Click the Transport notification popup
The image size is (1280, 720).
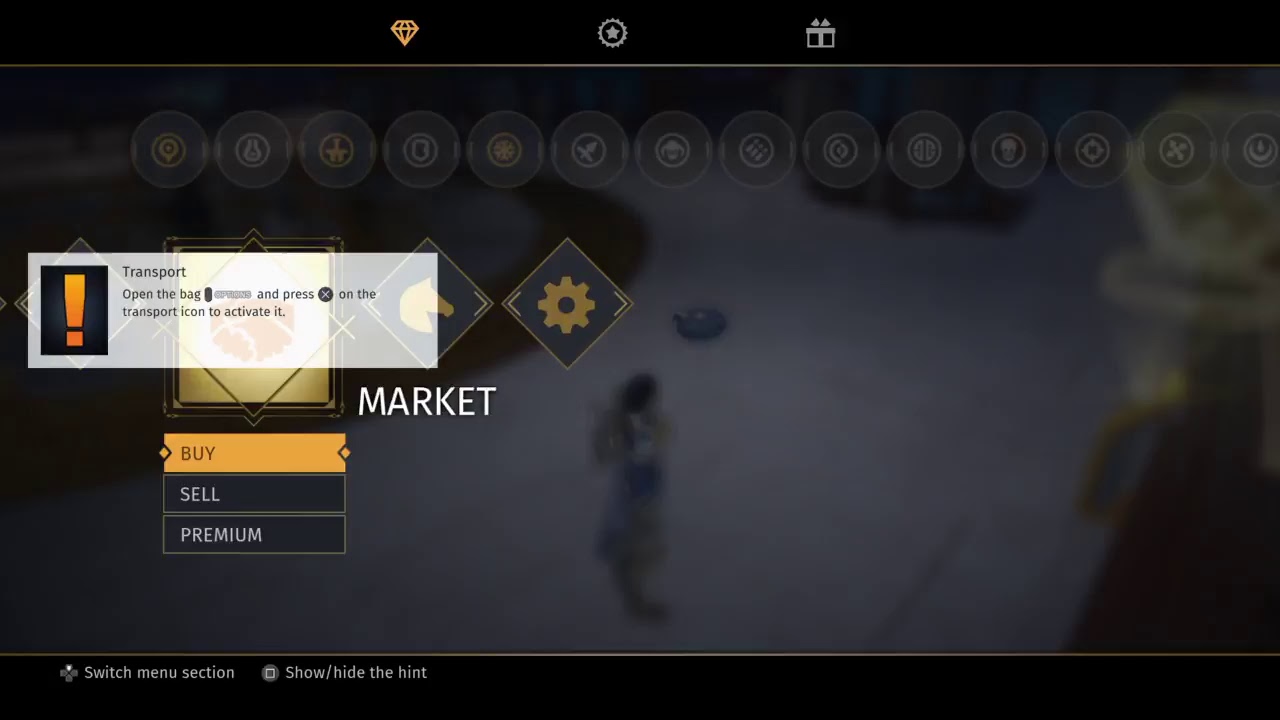pyautogui.click(x=232, y=311)
